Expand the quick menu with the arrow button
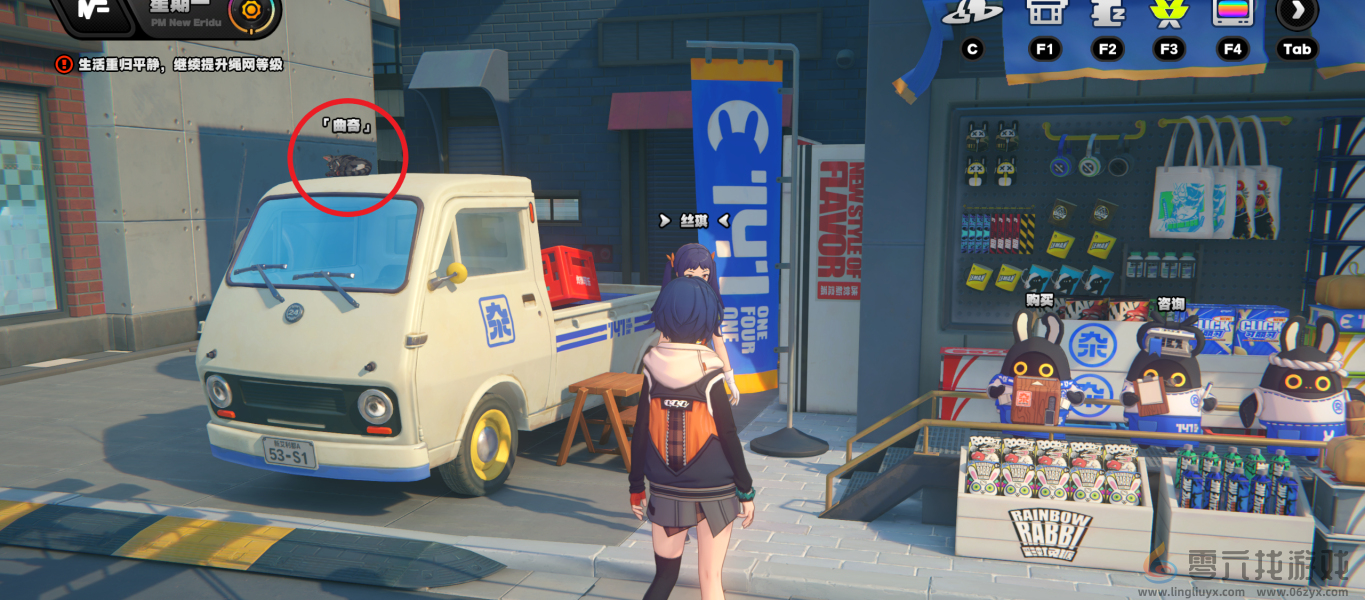 1296,11
